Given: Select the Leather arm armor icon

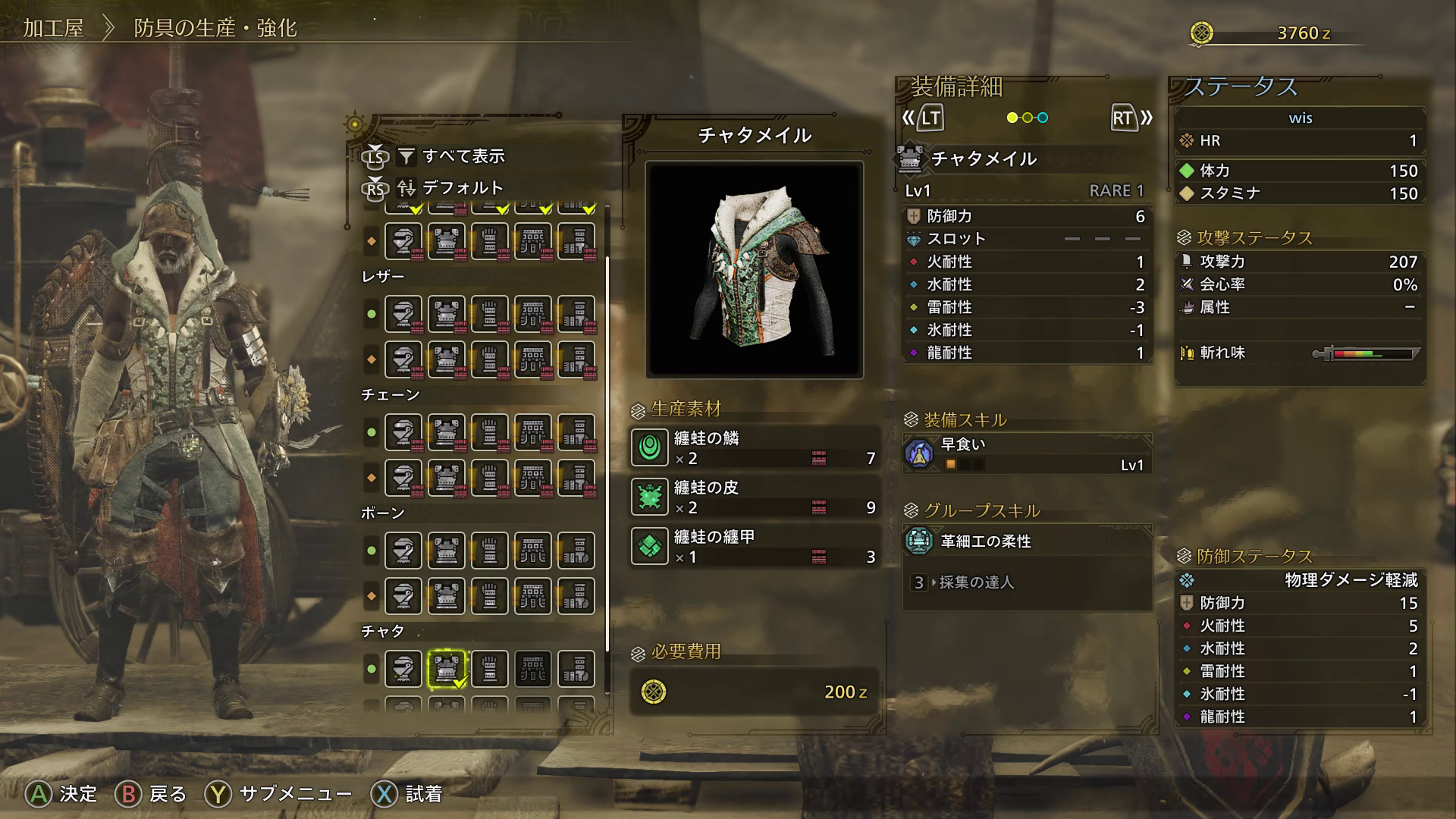Looking at the screenshot, I should tap(491, 312).
